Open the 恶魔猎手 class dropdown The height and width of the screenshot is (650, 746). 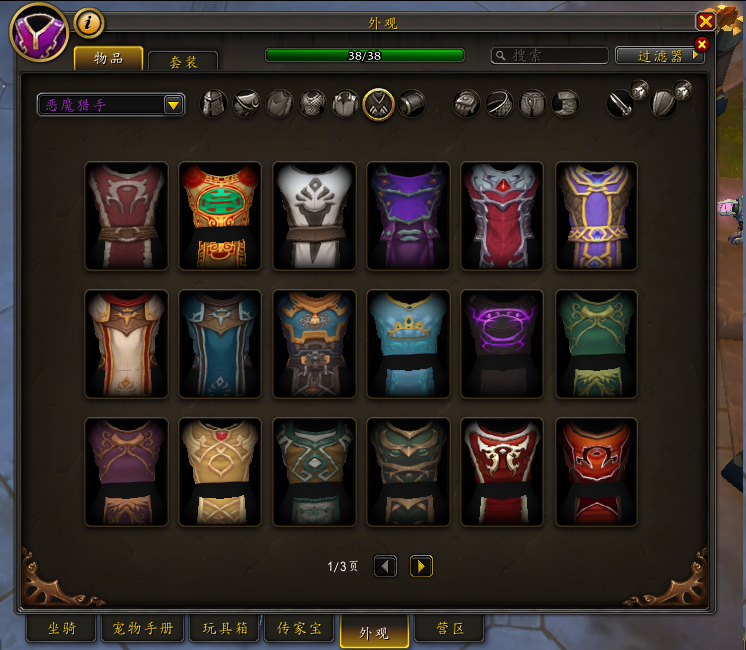point(111,104)
